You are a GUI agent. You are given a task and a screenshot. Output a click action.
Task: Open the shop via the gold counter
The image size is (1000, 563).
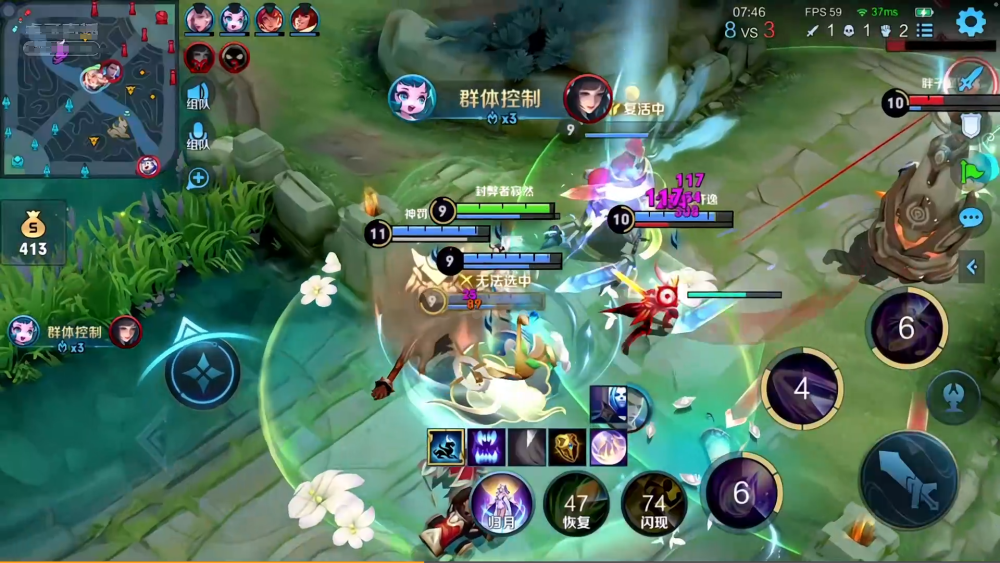point(33,232)
